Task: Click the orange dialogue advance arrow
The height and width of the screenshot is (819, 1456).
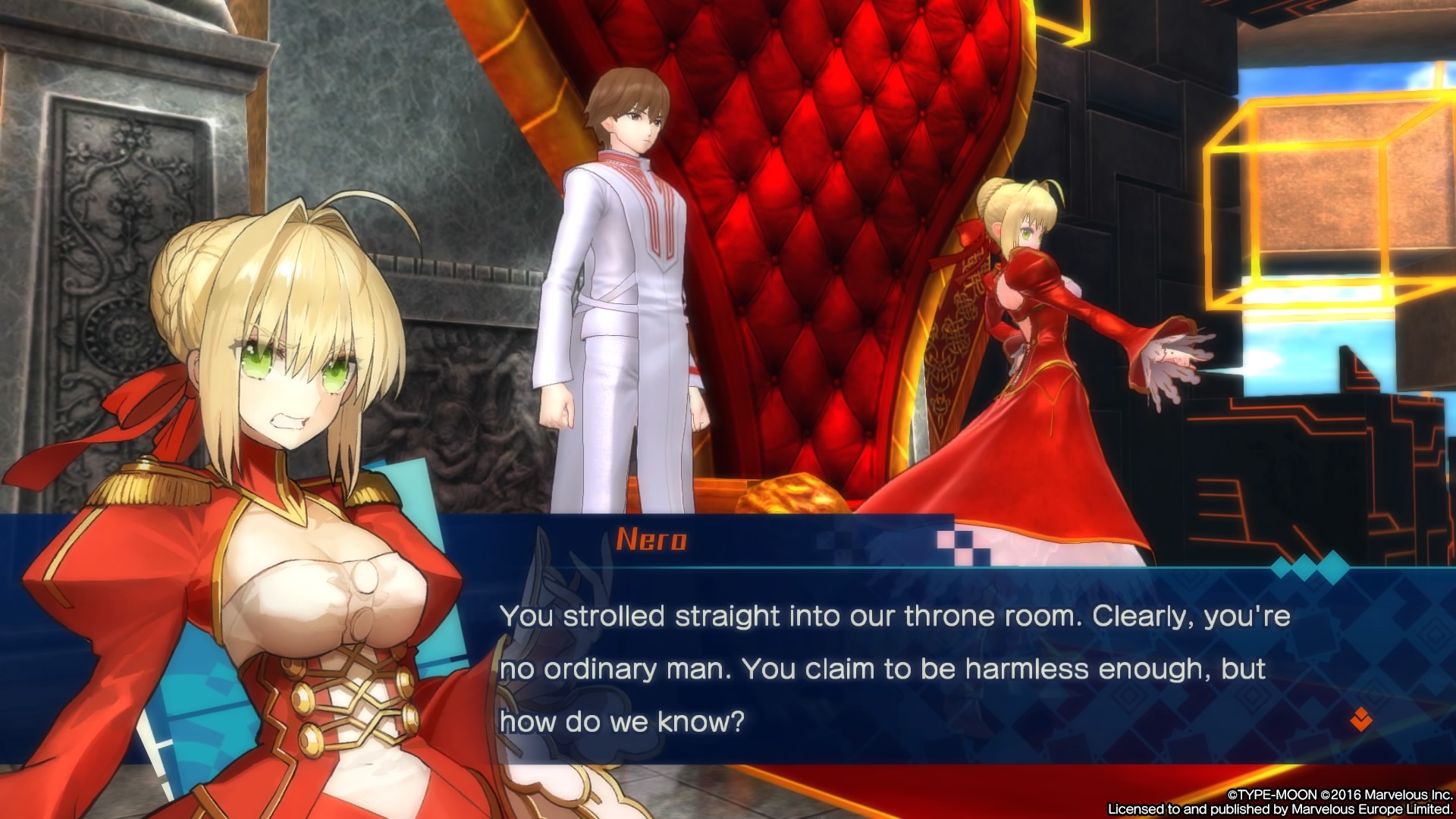Action: coord(1360,719)
